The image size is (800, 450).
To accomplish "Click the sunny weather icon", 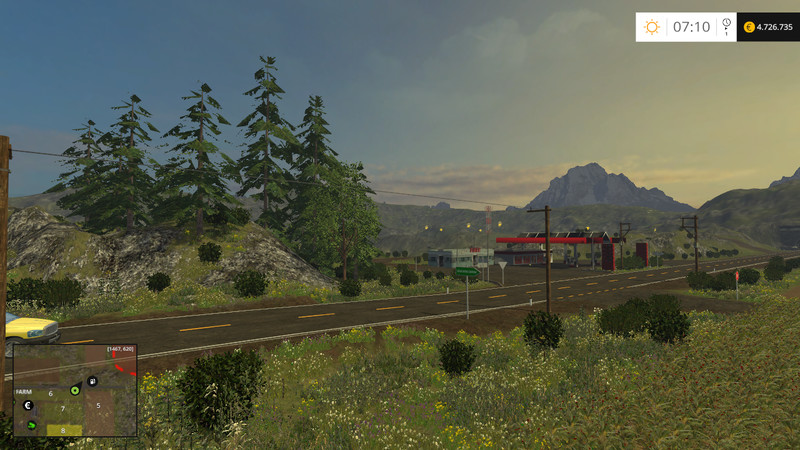I will pyautogui.click(x=652, y=27).
